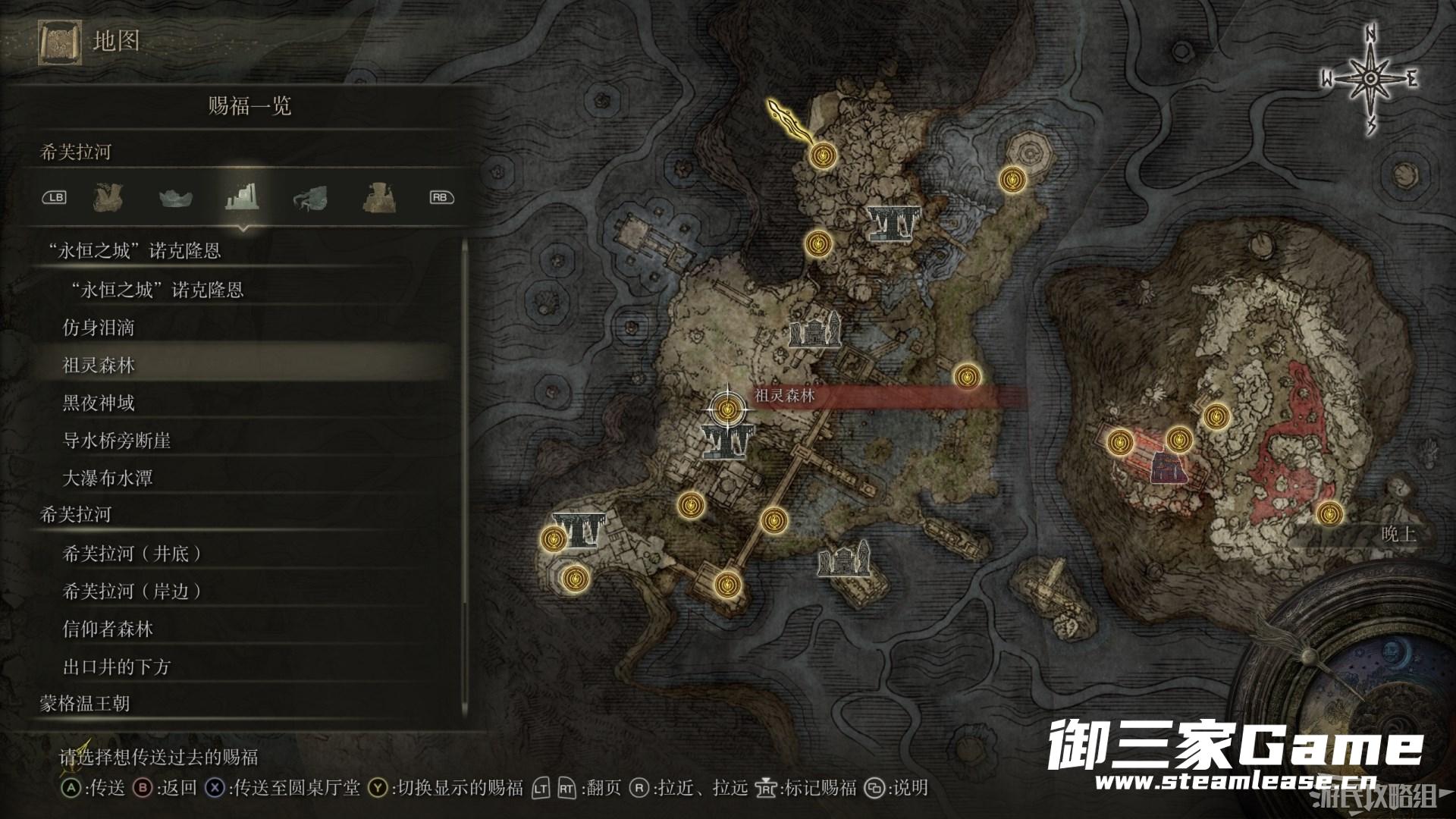
Task: Select the 蒙格温王朝 region header
Action: click(85, 704)
